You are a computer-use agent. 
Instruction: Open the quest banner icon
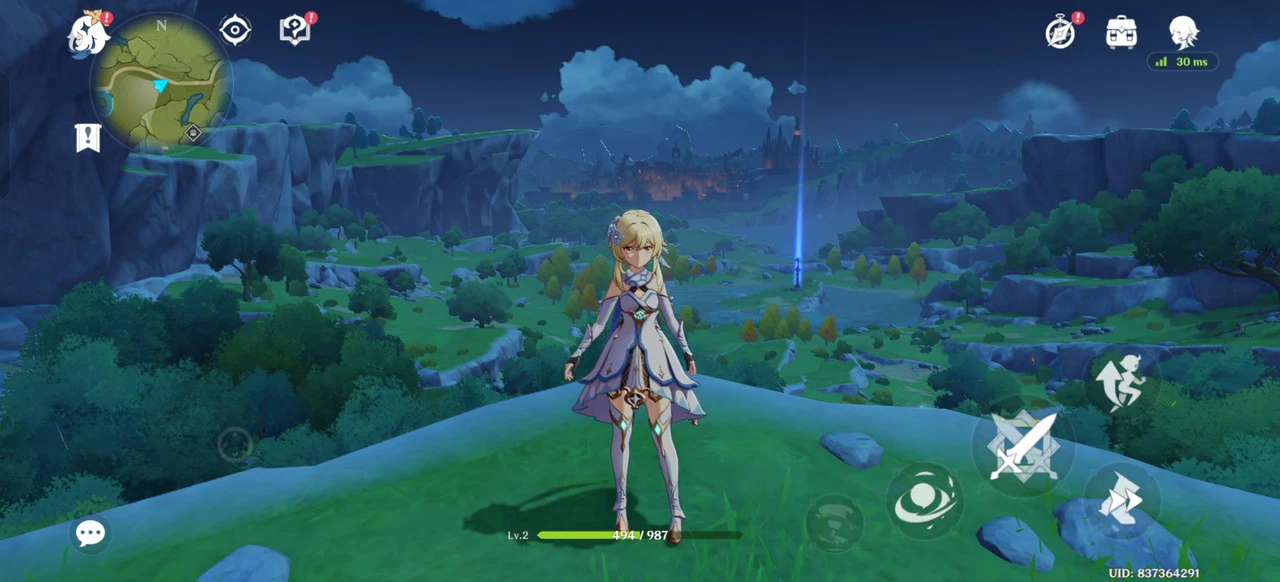88,137
